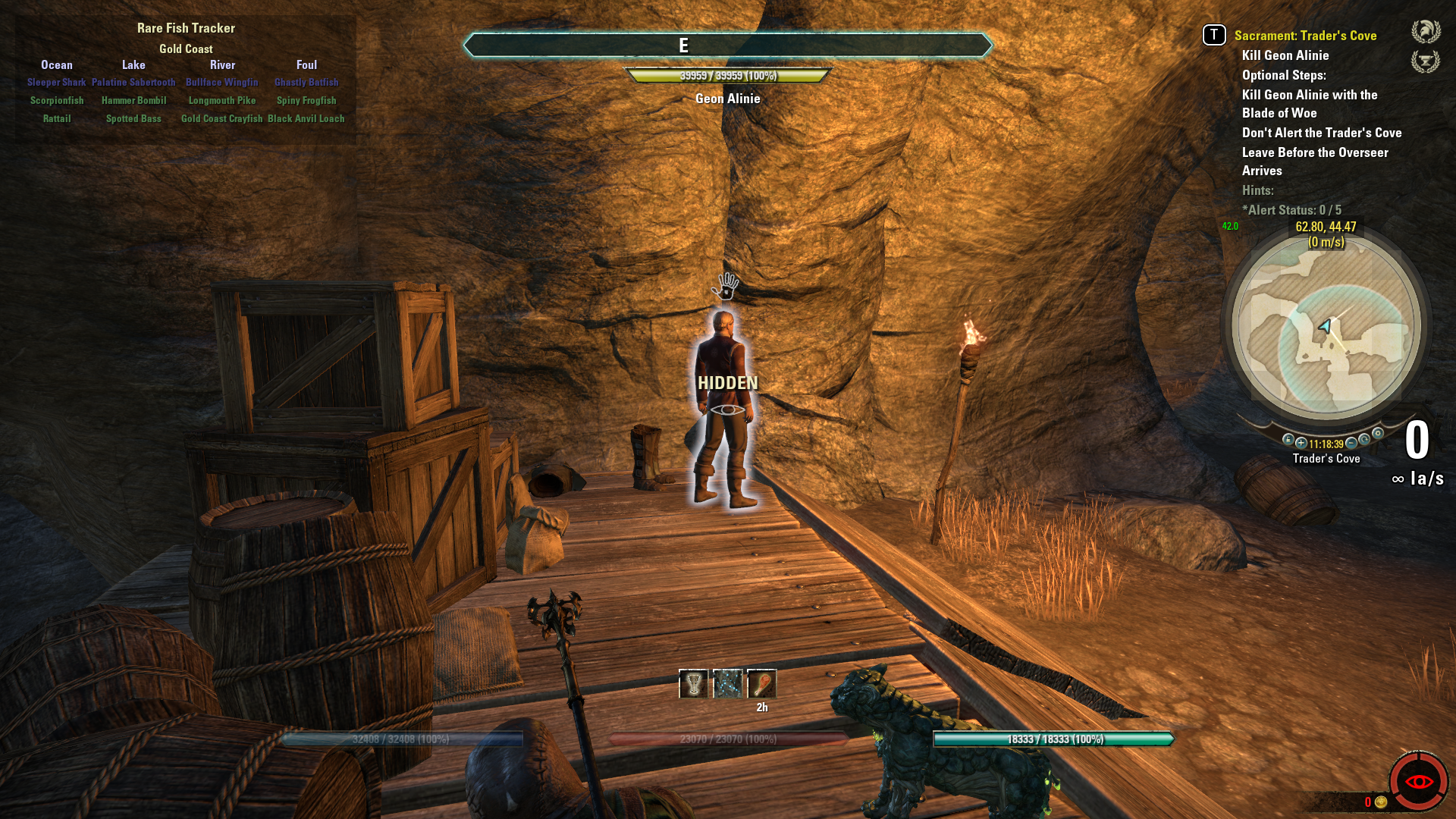1456x819 pixels.
Task: Open minimap settings gear button
Action: pyautogui.click(x=1378, y=434)
